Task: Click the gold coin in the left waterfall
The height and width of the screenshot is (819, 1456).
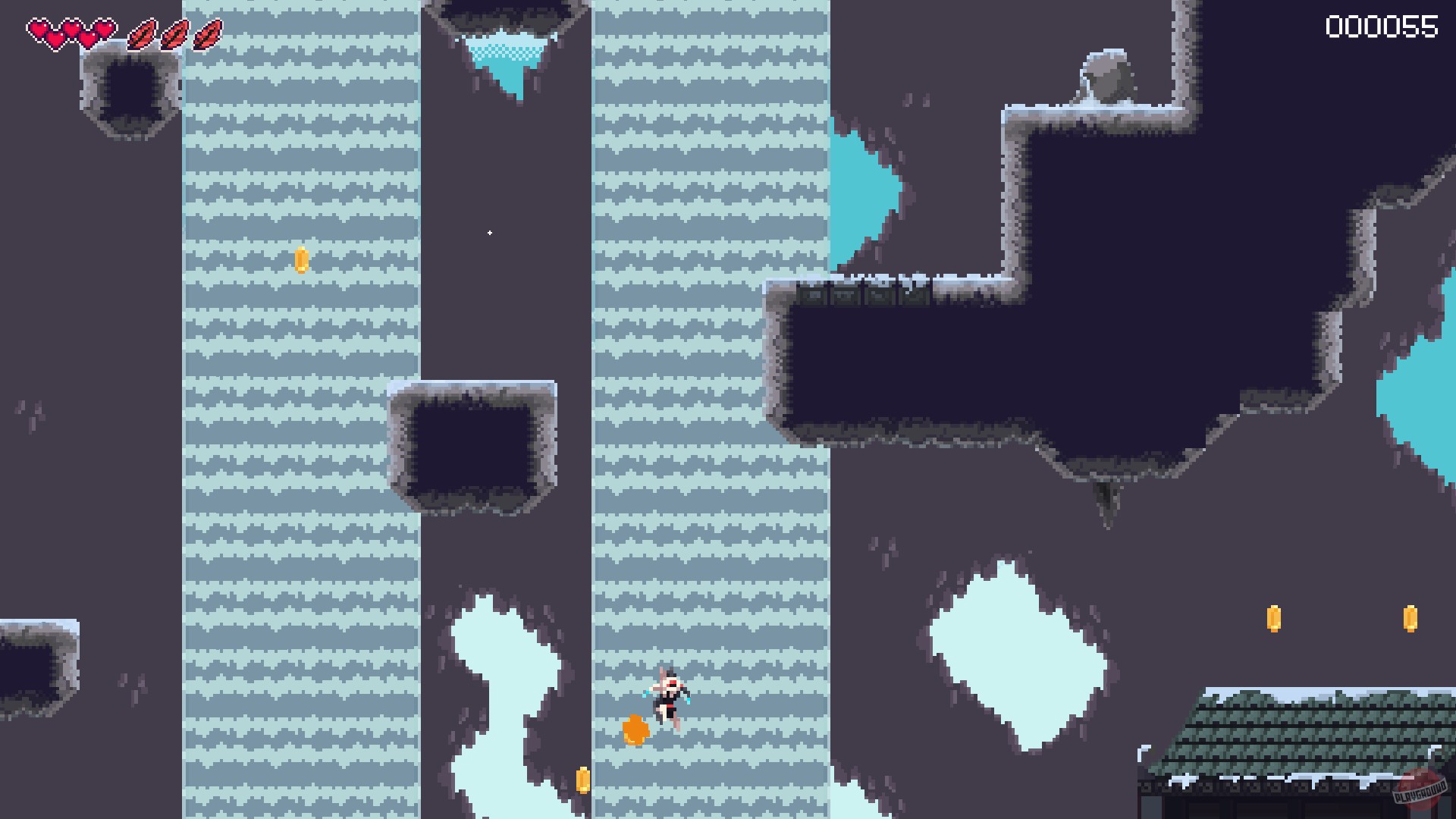Action: [302, 261]
